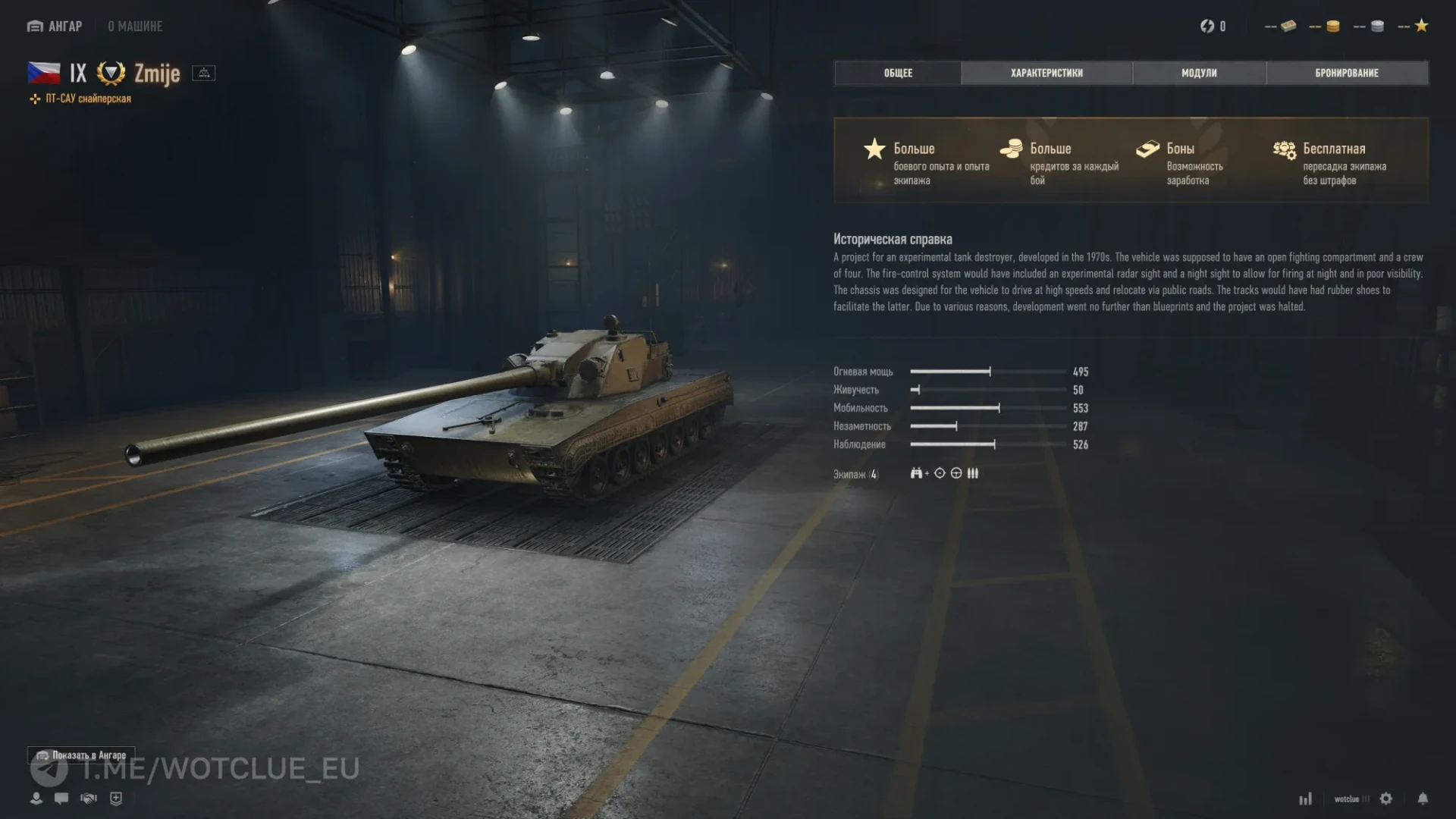Open the game settings gear icon
The height and width of the screenshot is (819, 1456).
click(1386, 799)
